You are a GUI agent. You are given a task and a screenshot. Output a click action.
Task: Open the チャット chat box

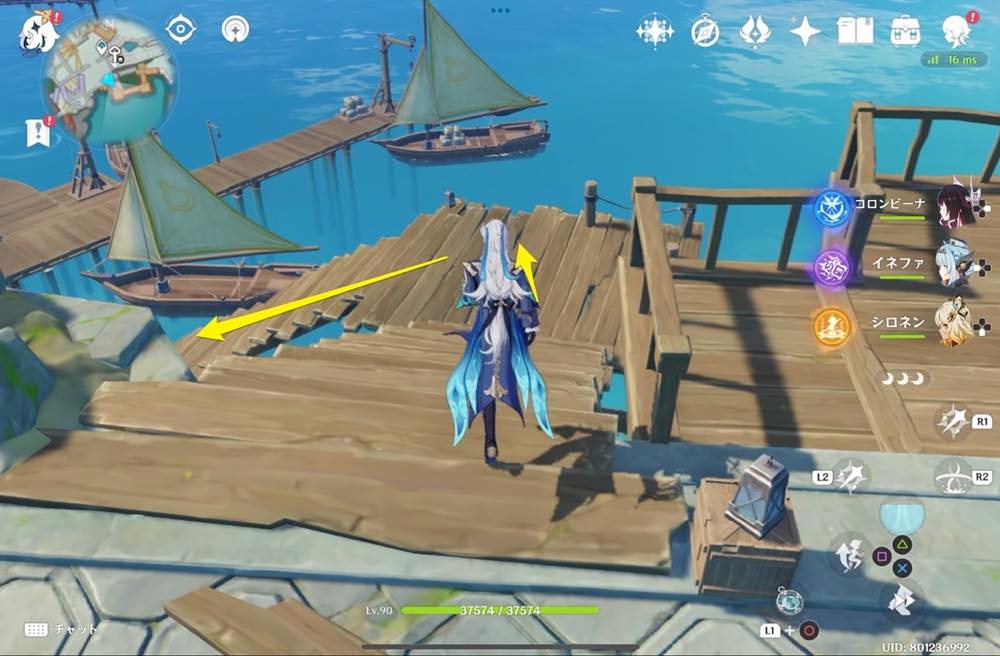click(62, 630)
